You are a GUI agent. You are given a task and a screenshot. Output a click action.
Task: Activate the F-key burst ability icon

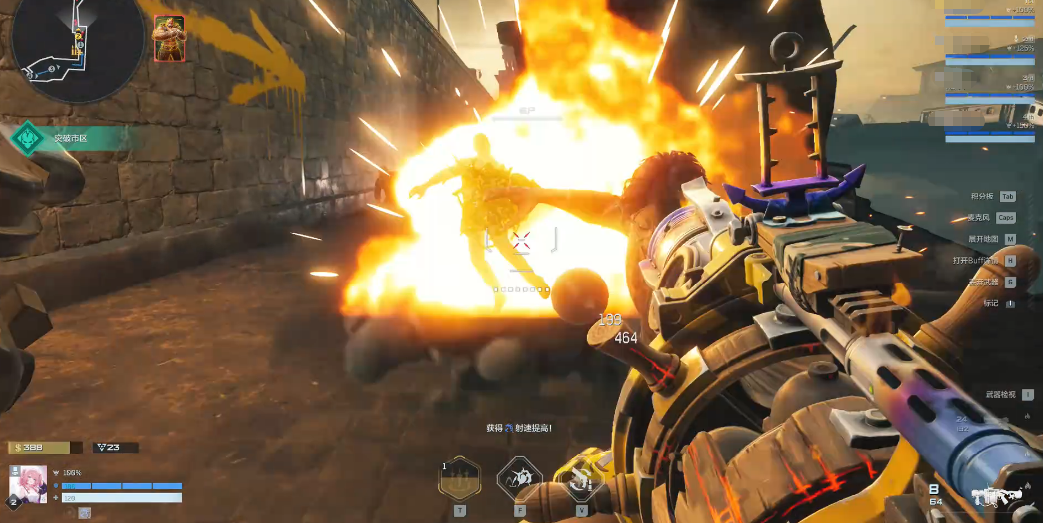click(520, 479)
